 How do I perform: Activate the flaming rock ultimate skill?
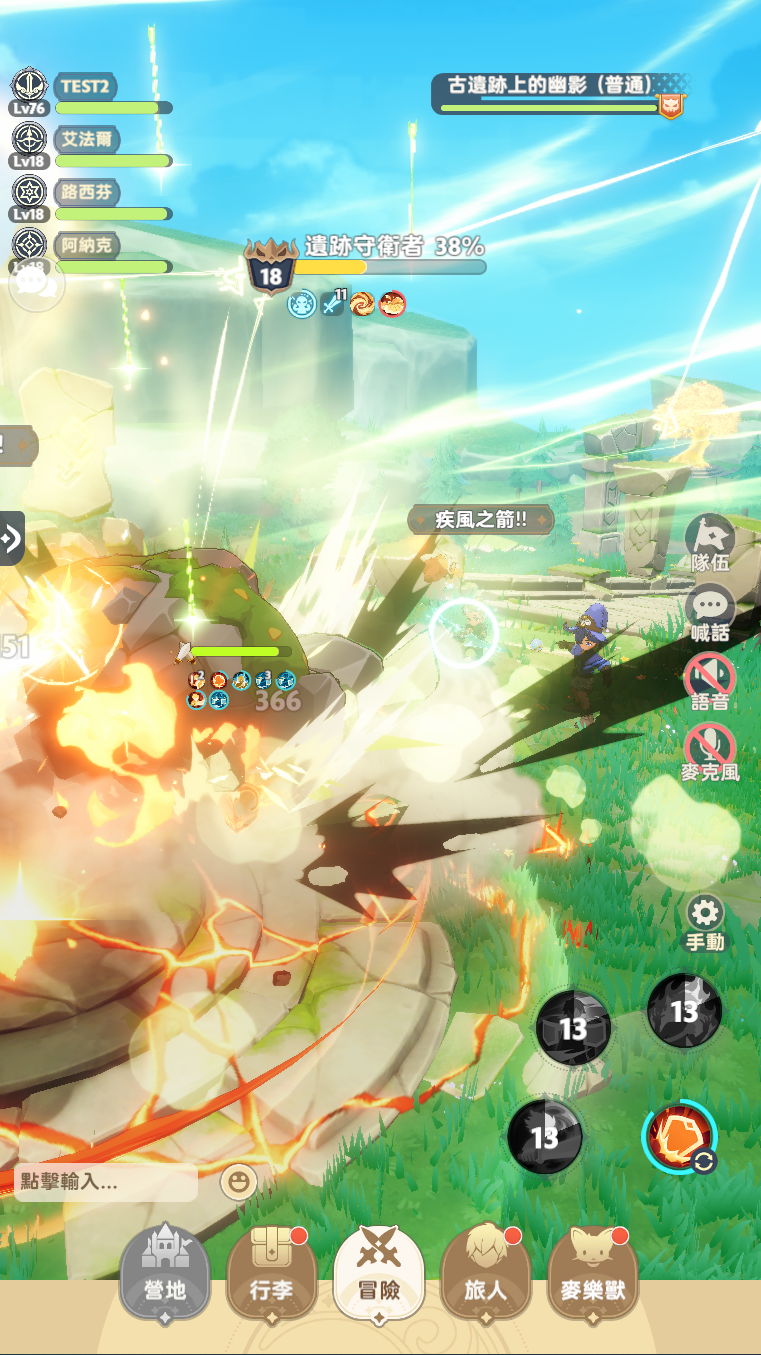click(680, 1138)
